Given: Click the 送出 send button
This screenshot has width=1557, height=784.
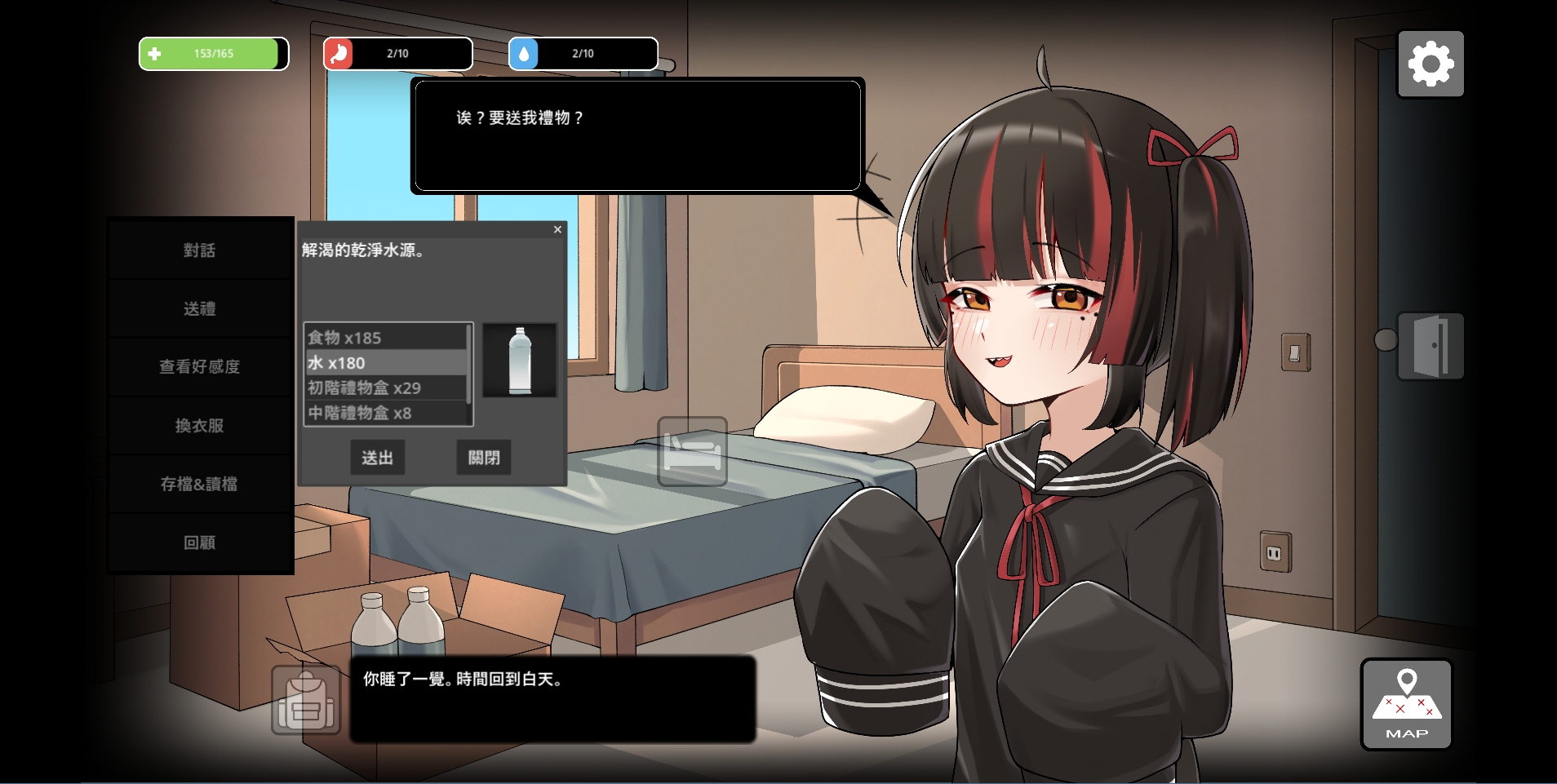Looking at the screenshot, I should pos(377,458).
